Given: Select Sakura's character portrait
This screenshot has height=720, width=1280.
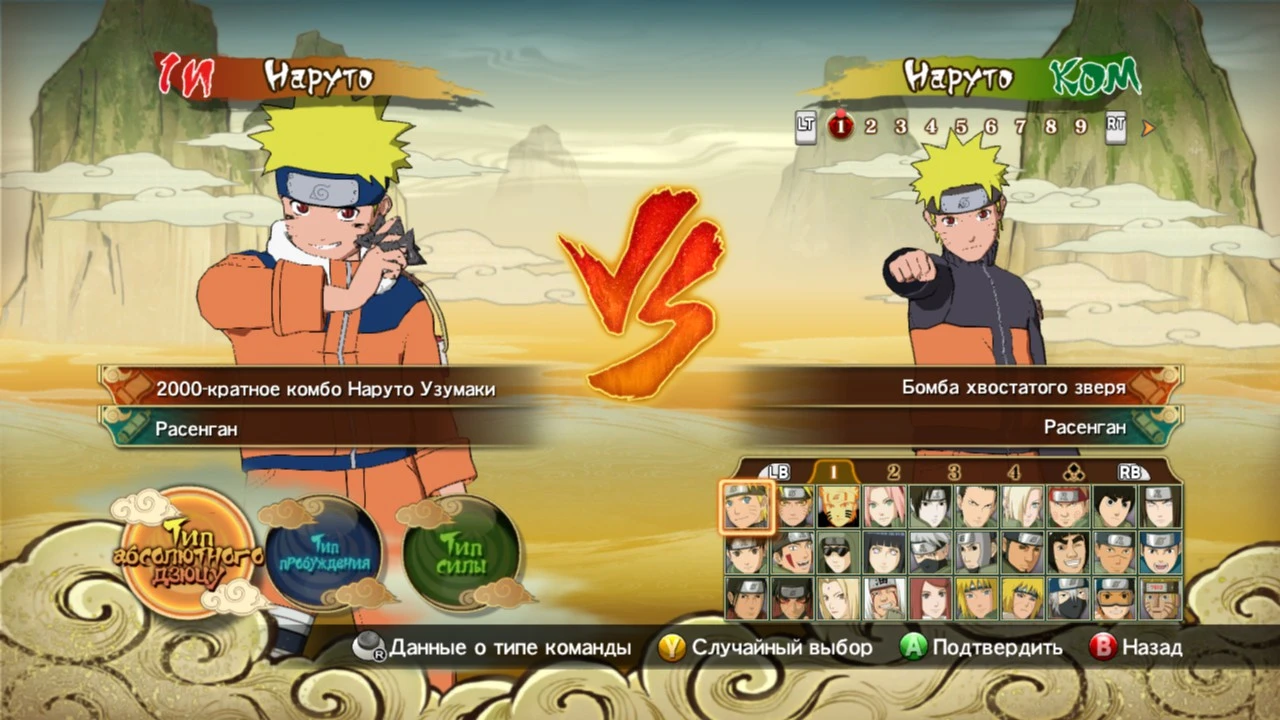Looking at the screenshot, I should (885, 505).
